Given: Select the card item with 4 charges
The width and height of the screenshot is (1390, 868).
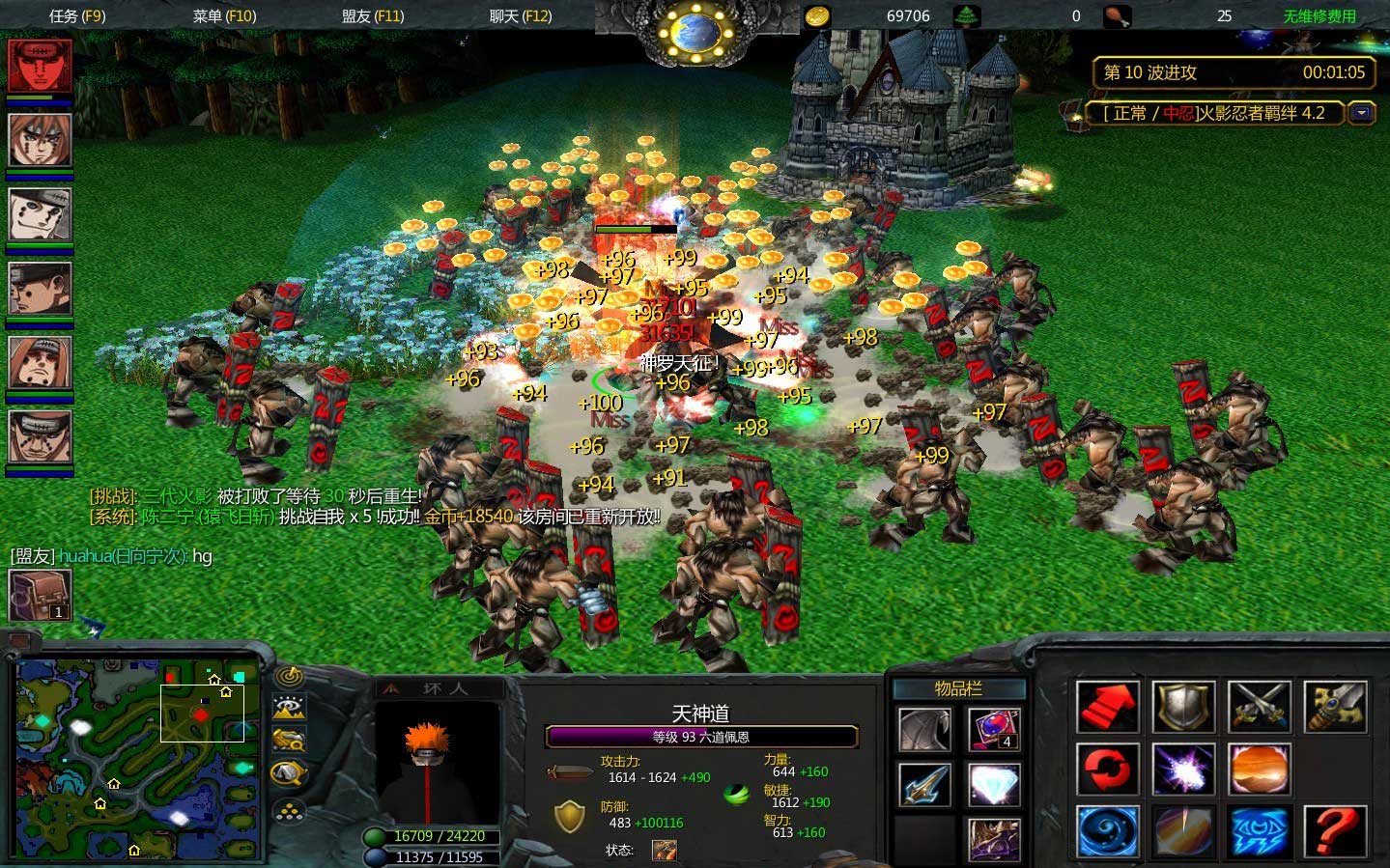Looking at the screenshot, I should (x=993, y=729).
